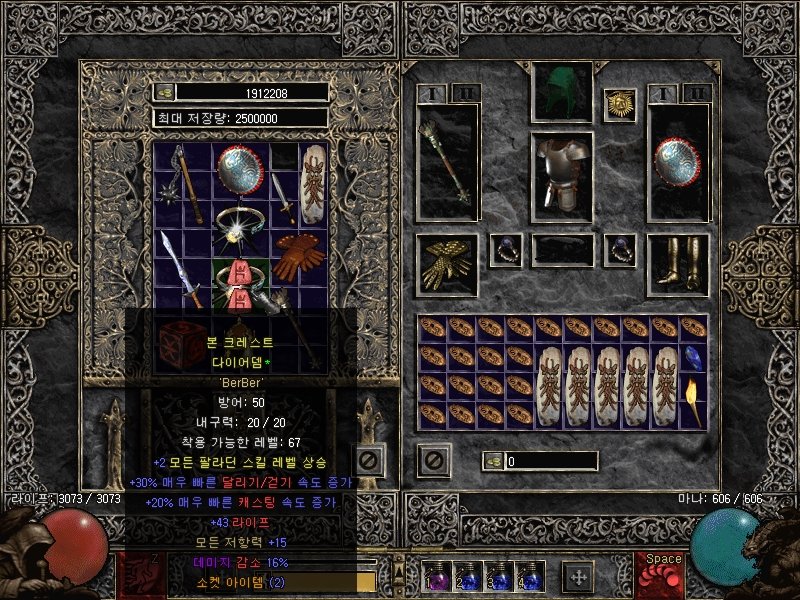Select the equipped sun amulet

click(x=619, y=104)
